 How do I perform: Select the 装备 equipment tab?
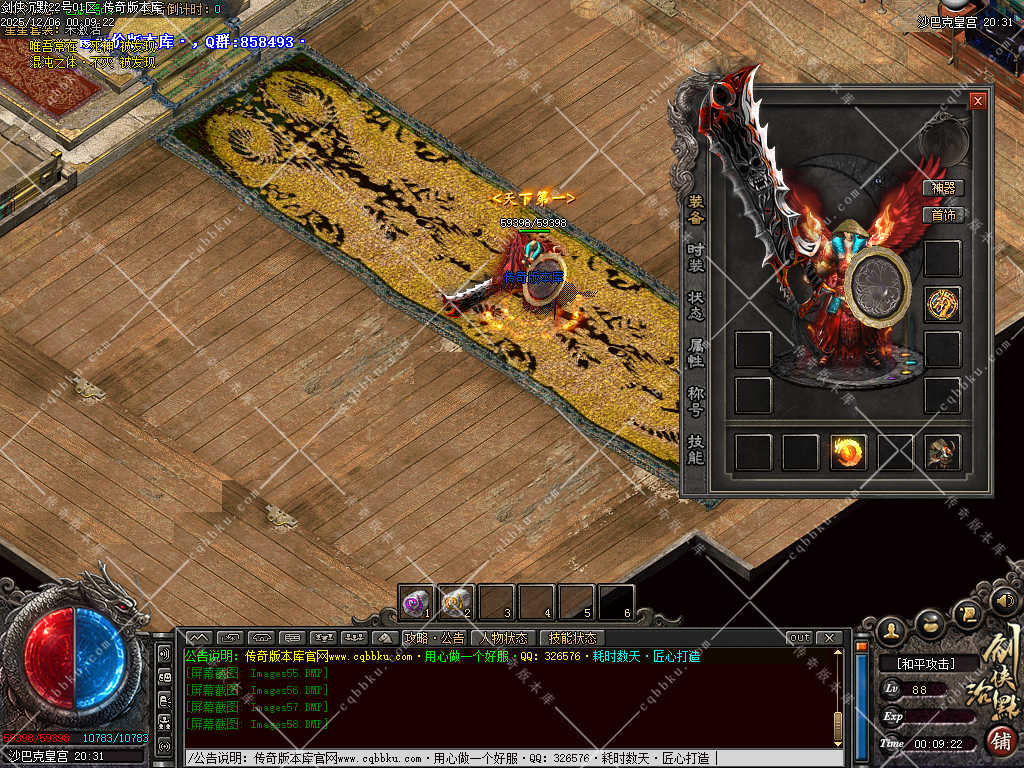click(x=696, y=209)
